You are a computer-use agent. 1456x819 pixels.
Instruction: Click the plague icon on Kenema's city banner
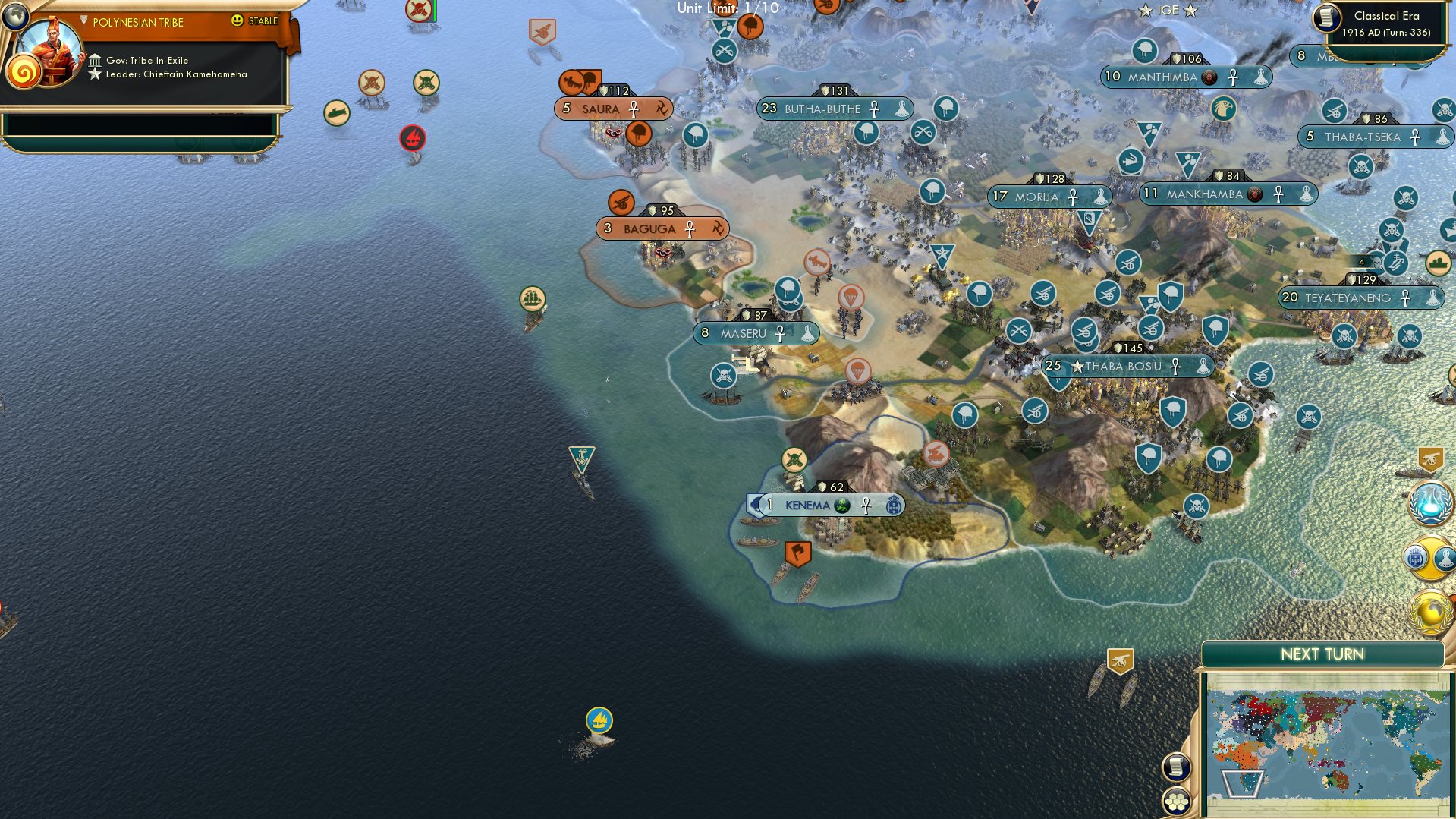point(842,503)
